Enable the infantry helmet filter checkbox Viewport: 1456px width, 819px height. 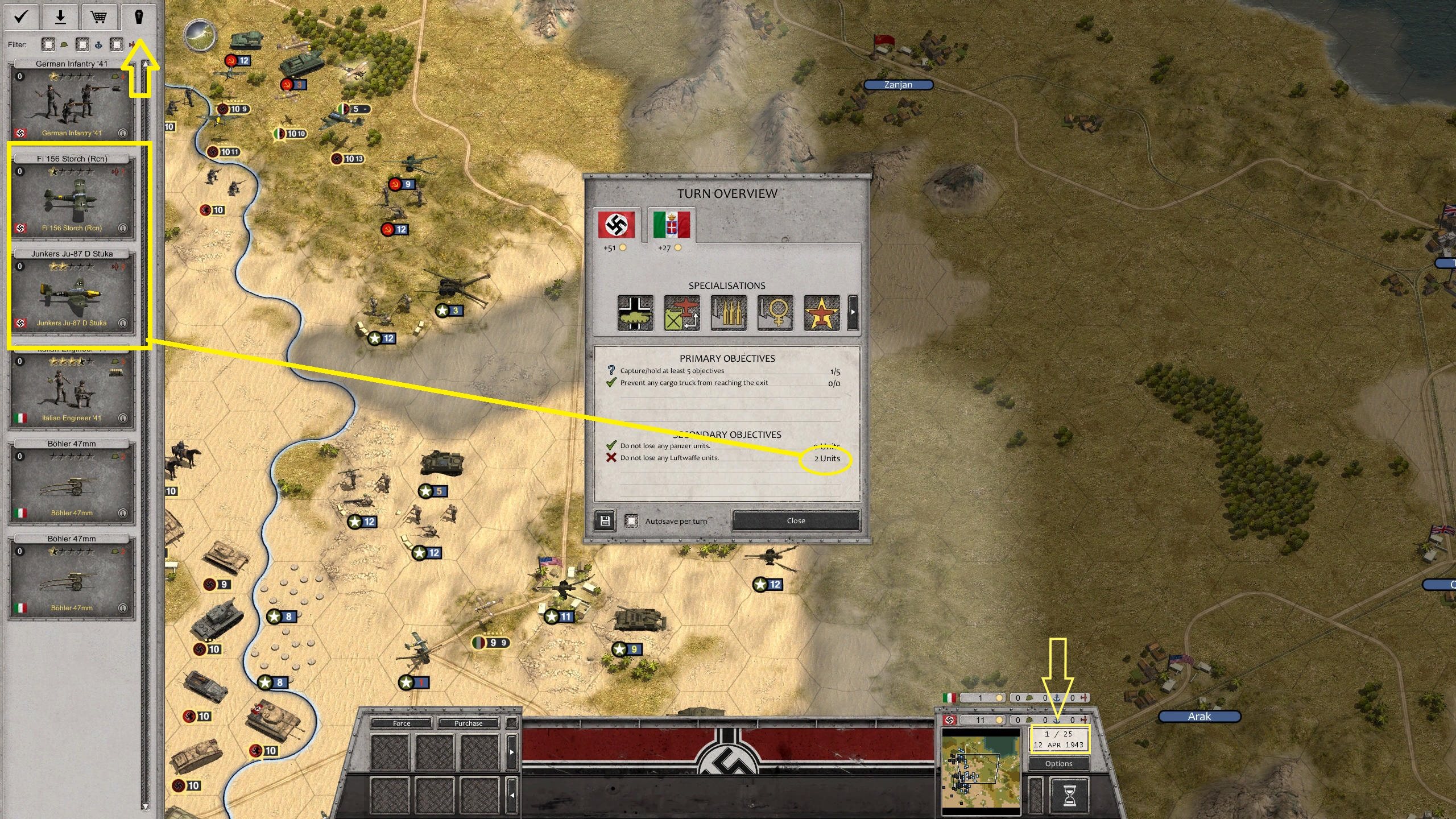click(x=48, y=44)
